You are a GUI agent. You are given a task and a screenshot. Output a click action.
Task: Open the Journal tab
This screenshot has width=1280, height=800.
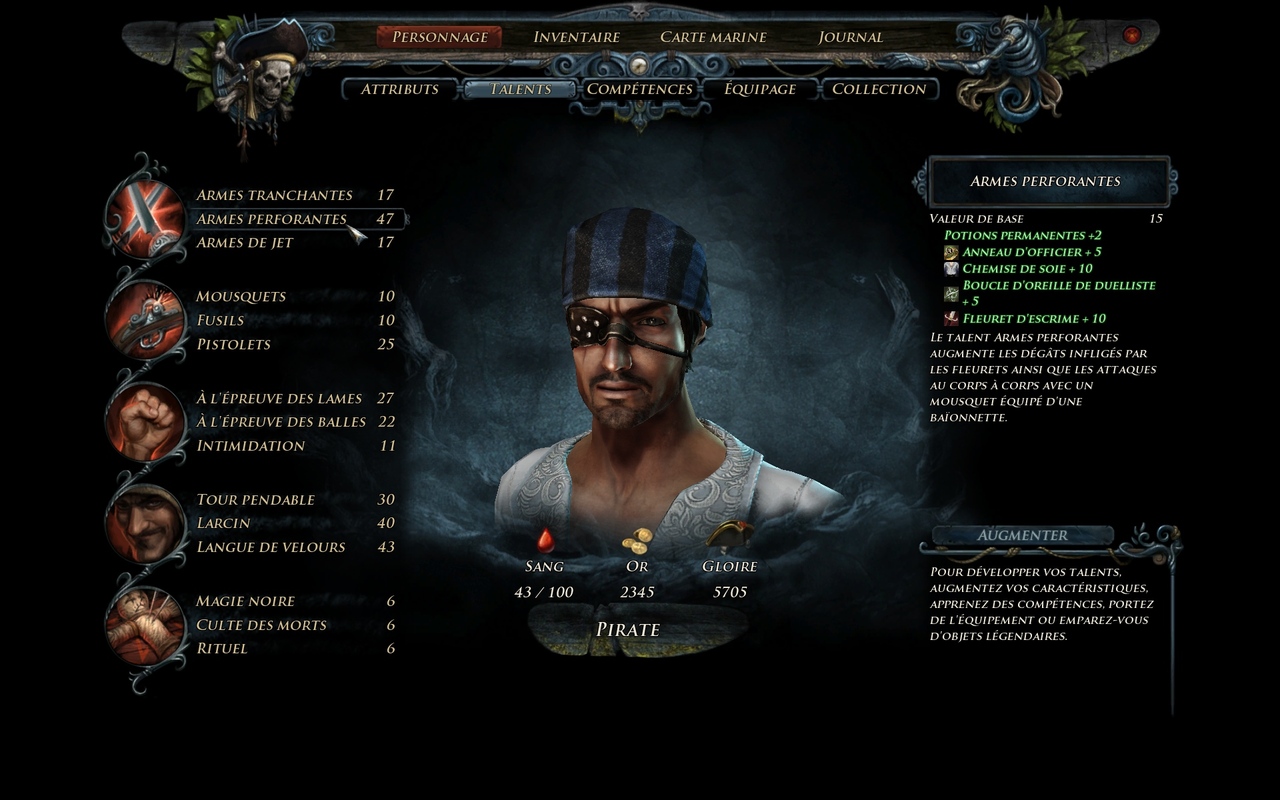[850, 37]
